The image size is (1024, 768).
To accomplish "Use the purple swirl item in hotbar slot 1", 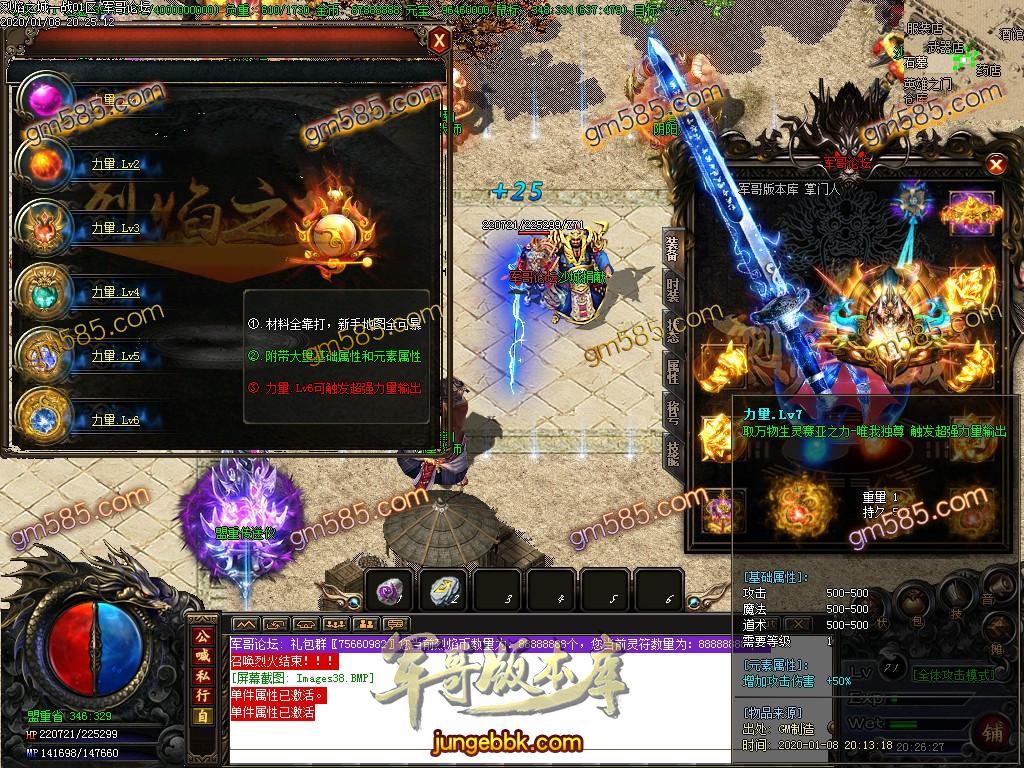I will 387,591.
